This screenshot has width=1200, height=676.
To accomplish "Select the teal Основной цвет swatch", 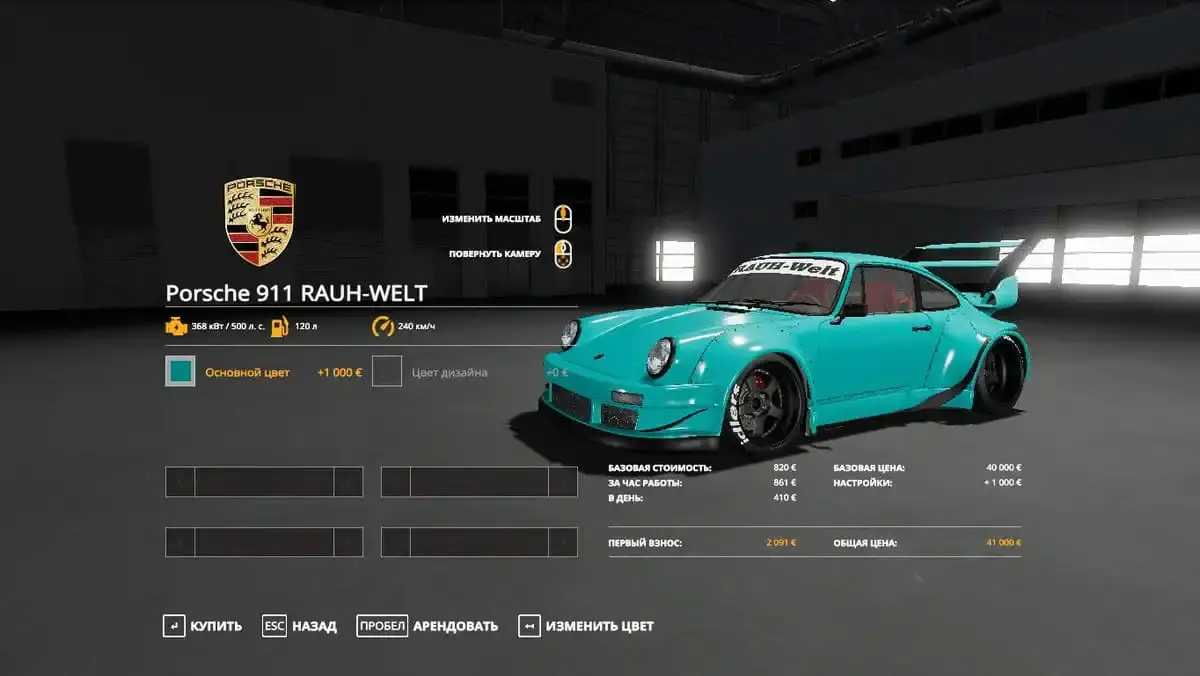I will tap(181, 372).
